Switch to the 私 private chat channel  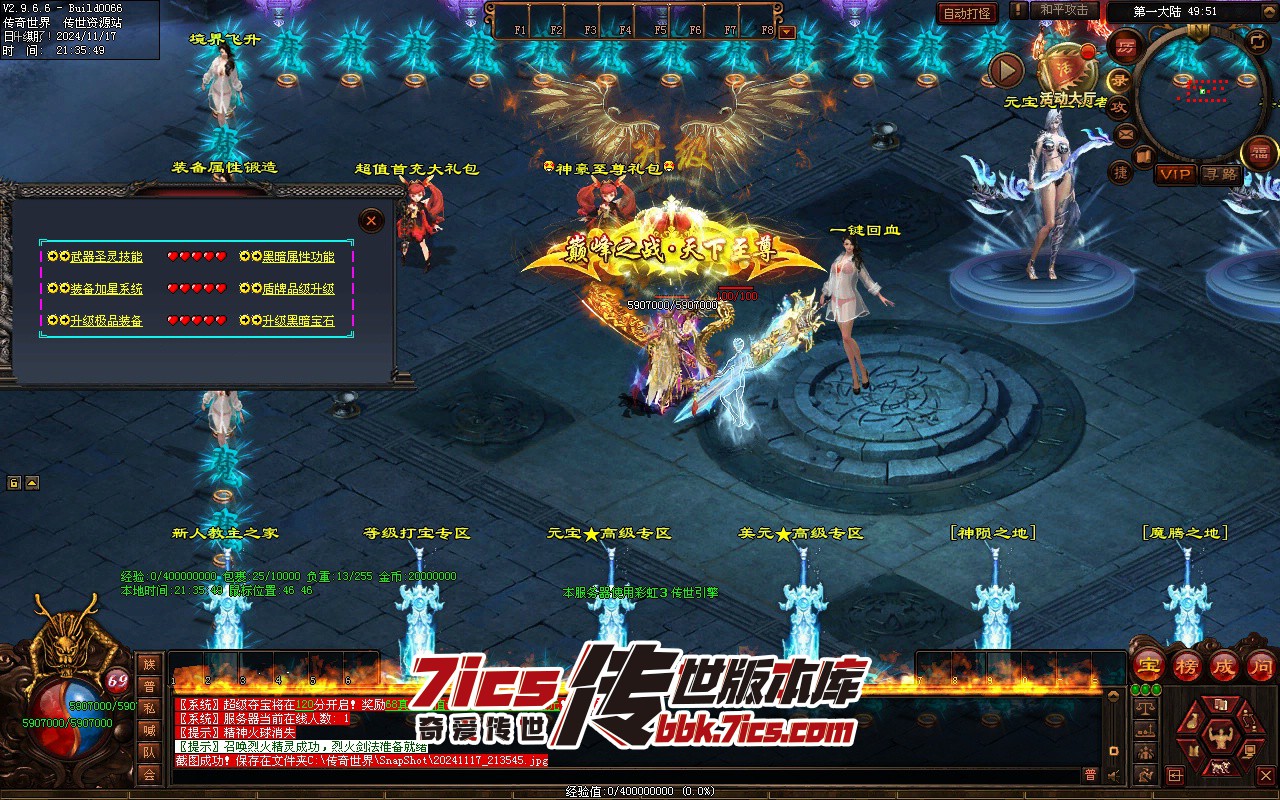pyautogui.click(x=149, y=708)
